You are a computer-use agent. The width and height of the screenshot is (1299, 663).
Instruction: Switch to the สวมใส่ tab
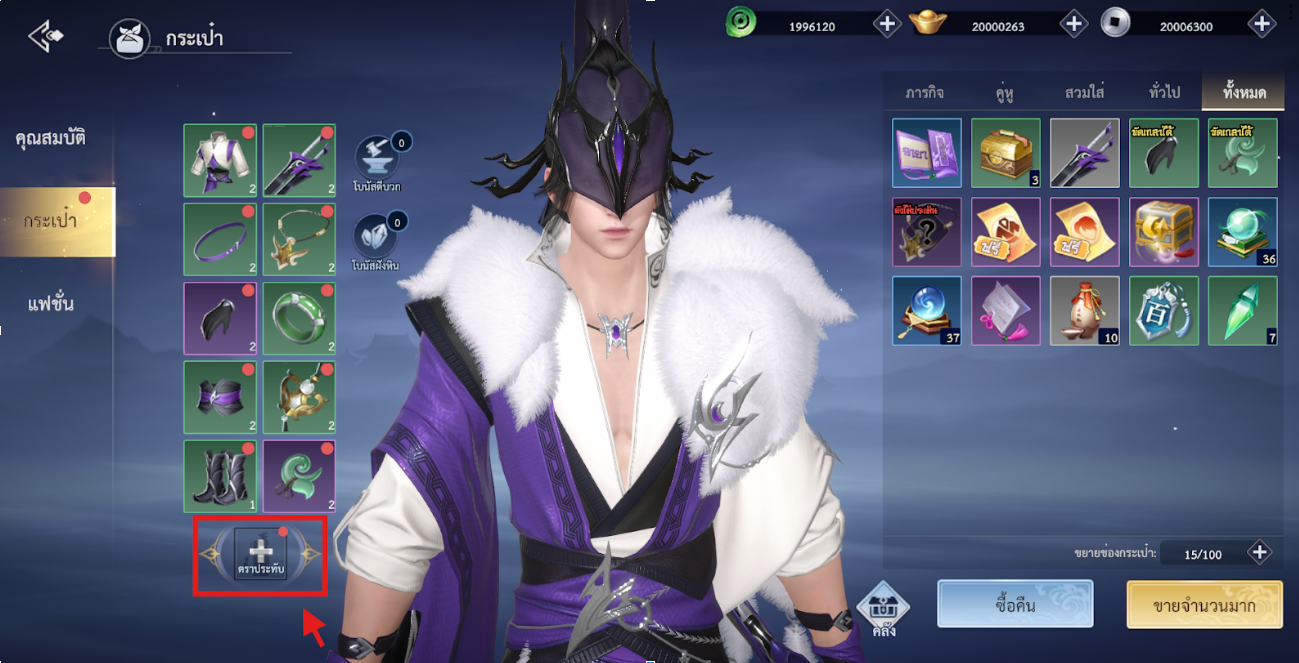pos(1084,93)
